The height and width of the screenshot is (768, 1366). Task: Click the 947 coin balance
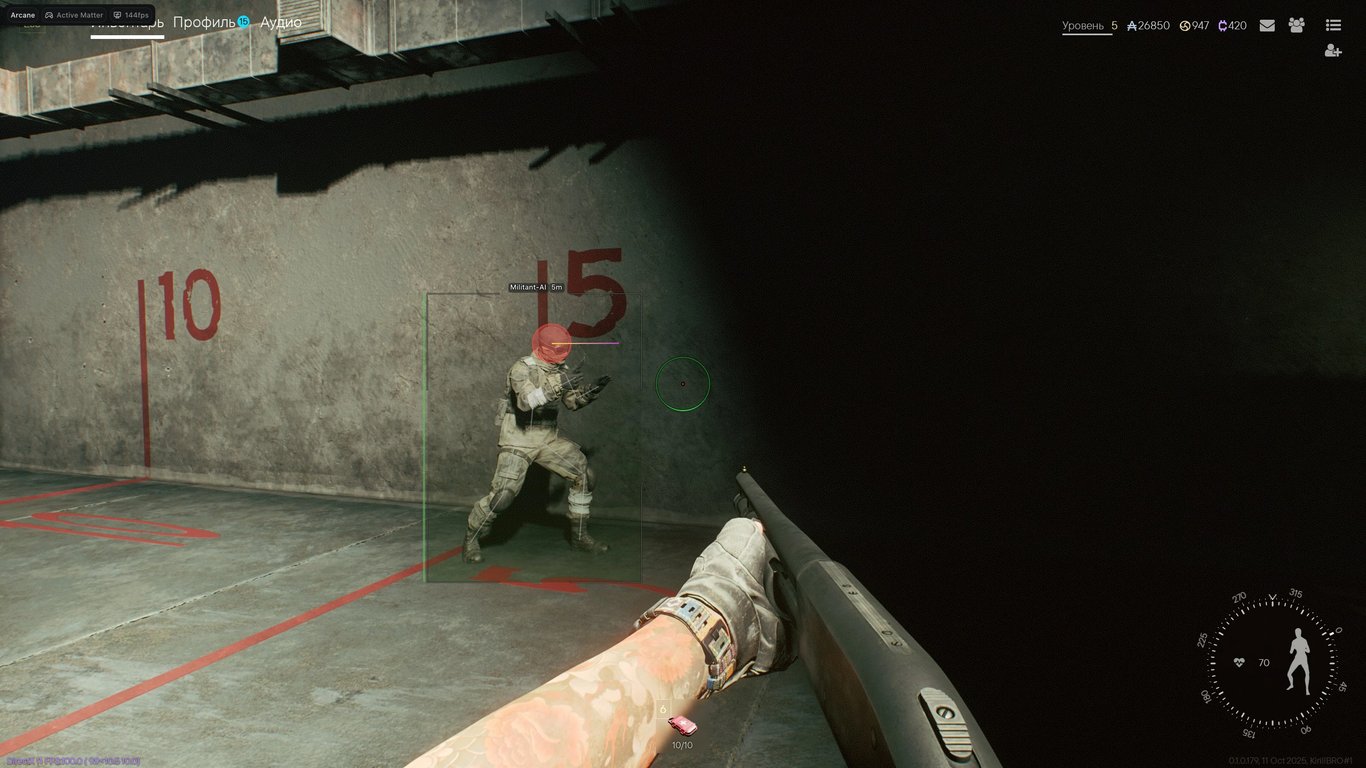[x=1197, y=26]
